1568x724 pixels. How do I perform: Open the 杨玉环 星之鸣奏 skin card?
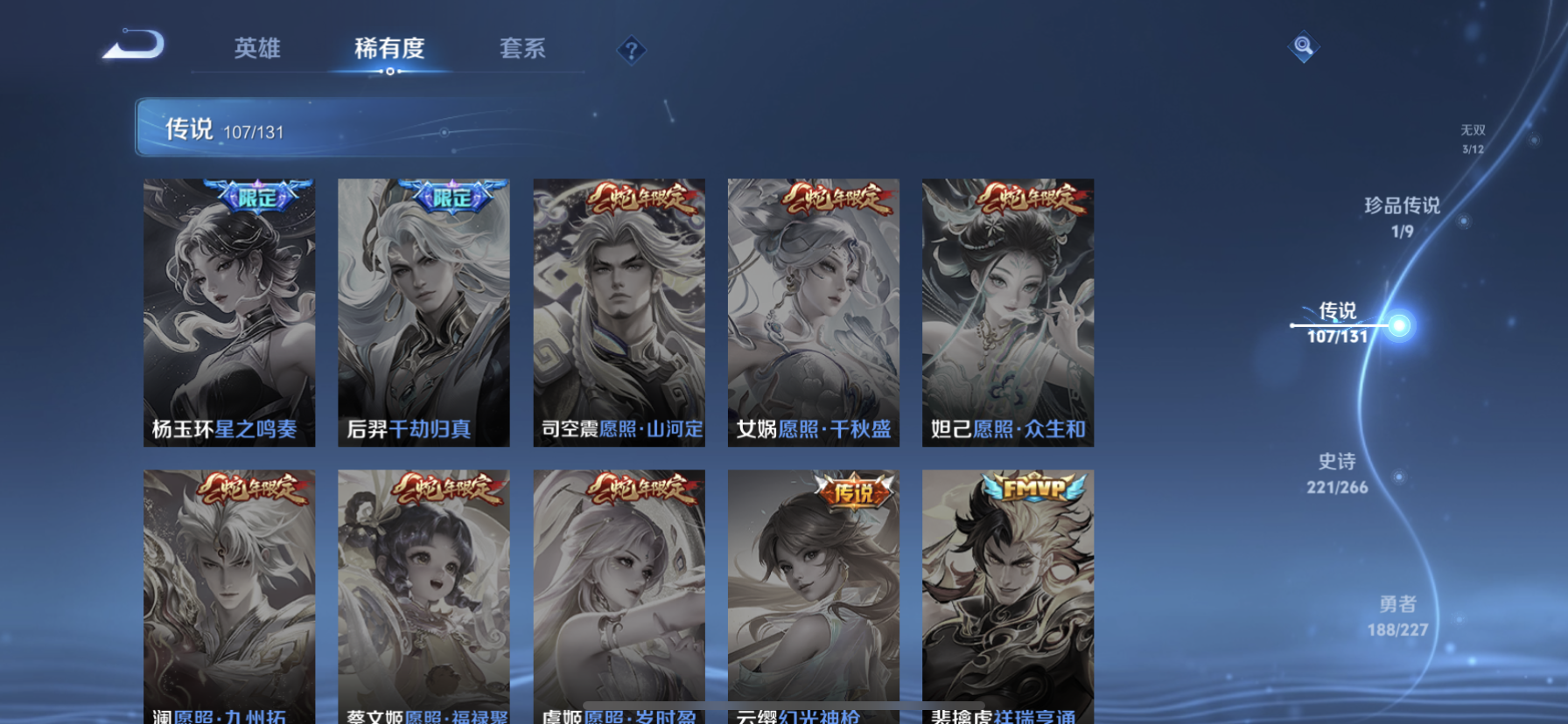(229, 310)
